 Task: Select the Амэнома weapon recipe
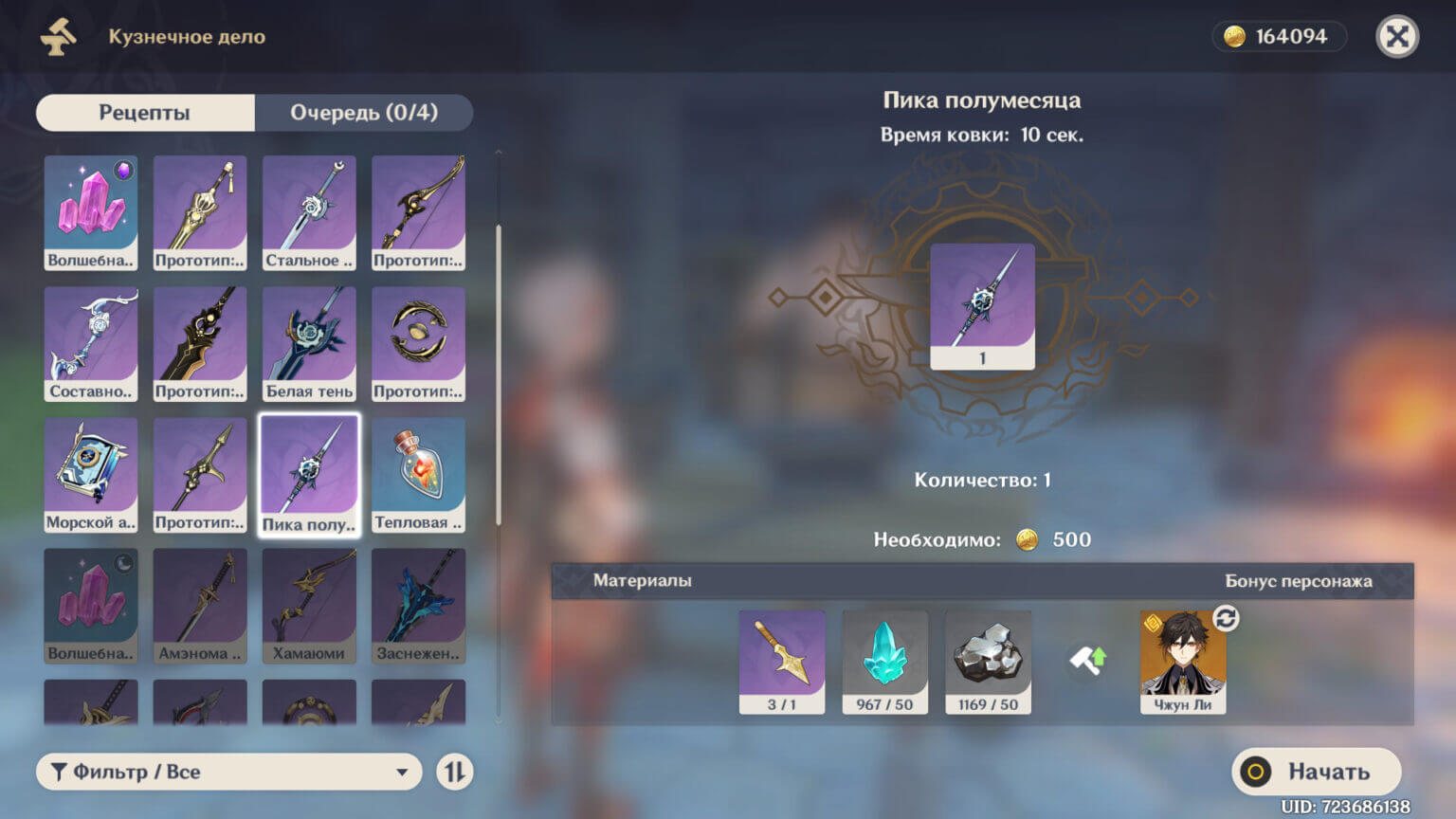pyautogui.click(x=199, y=605)
